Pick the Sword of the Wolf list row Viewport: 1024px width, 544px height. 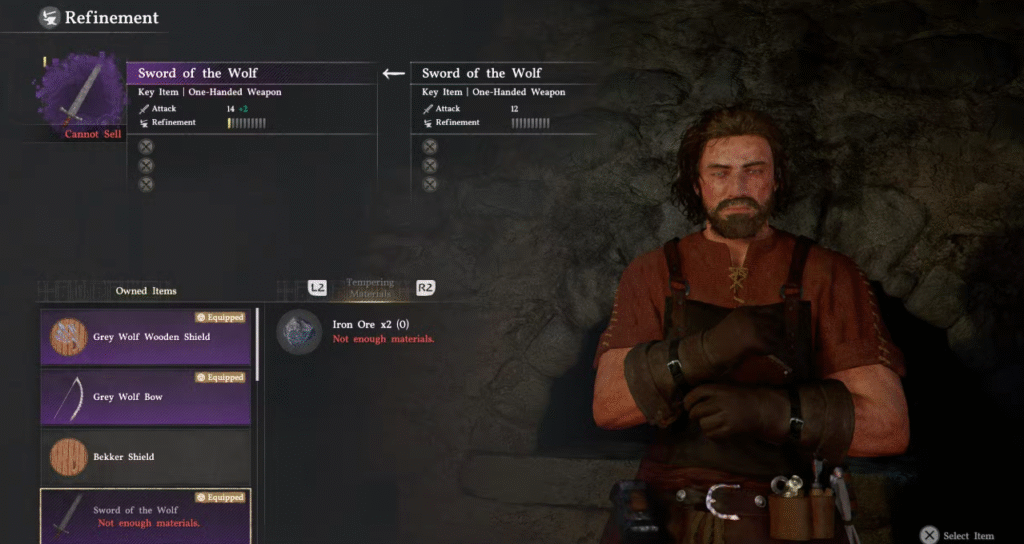coord(145,516)
